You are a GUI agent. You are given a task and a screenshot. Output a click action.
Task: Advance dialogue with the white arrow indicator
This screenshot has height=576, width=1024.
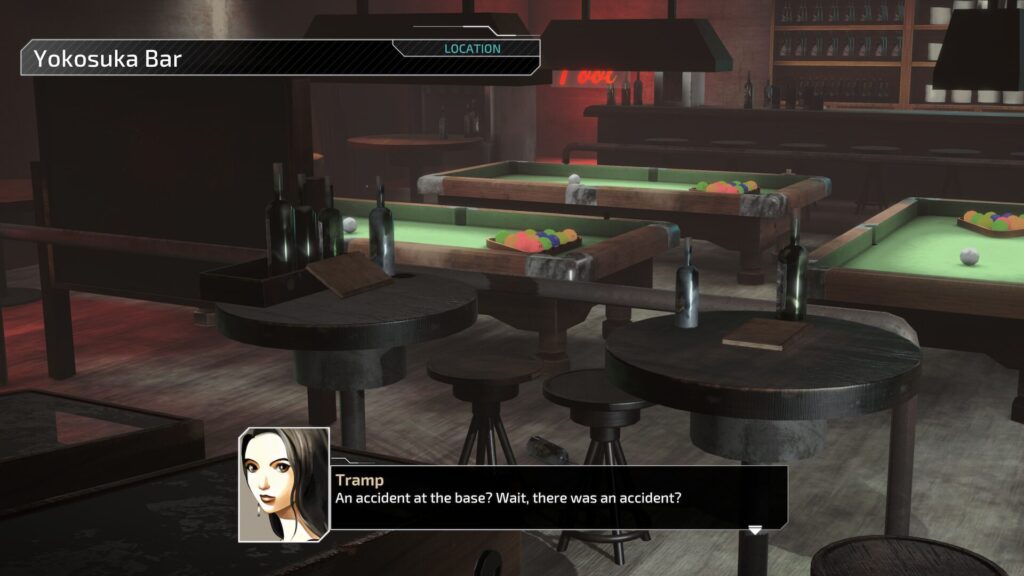pos(755,529)
